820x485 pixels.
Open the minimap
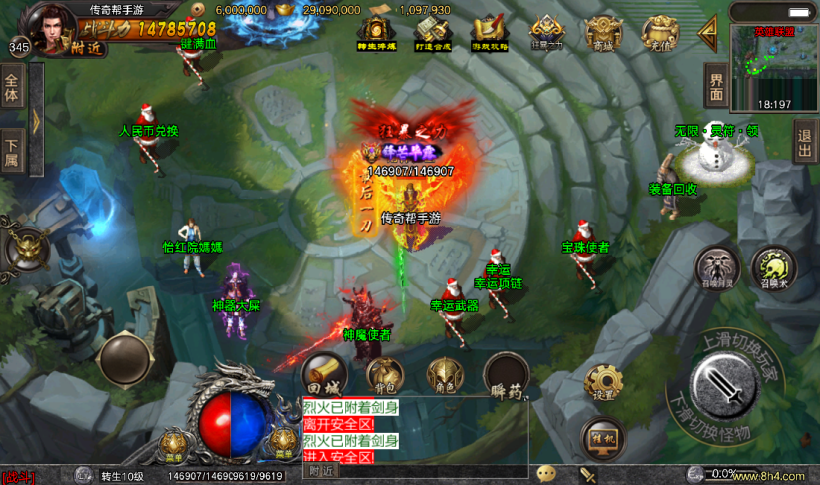773,67
